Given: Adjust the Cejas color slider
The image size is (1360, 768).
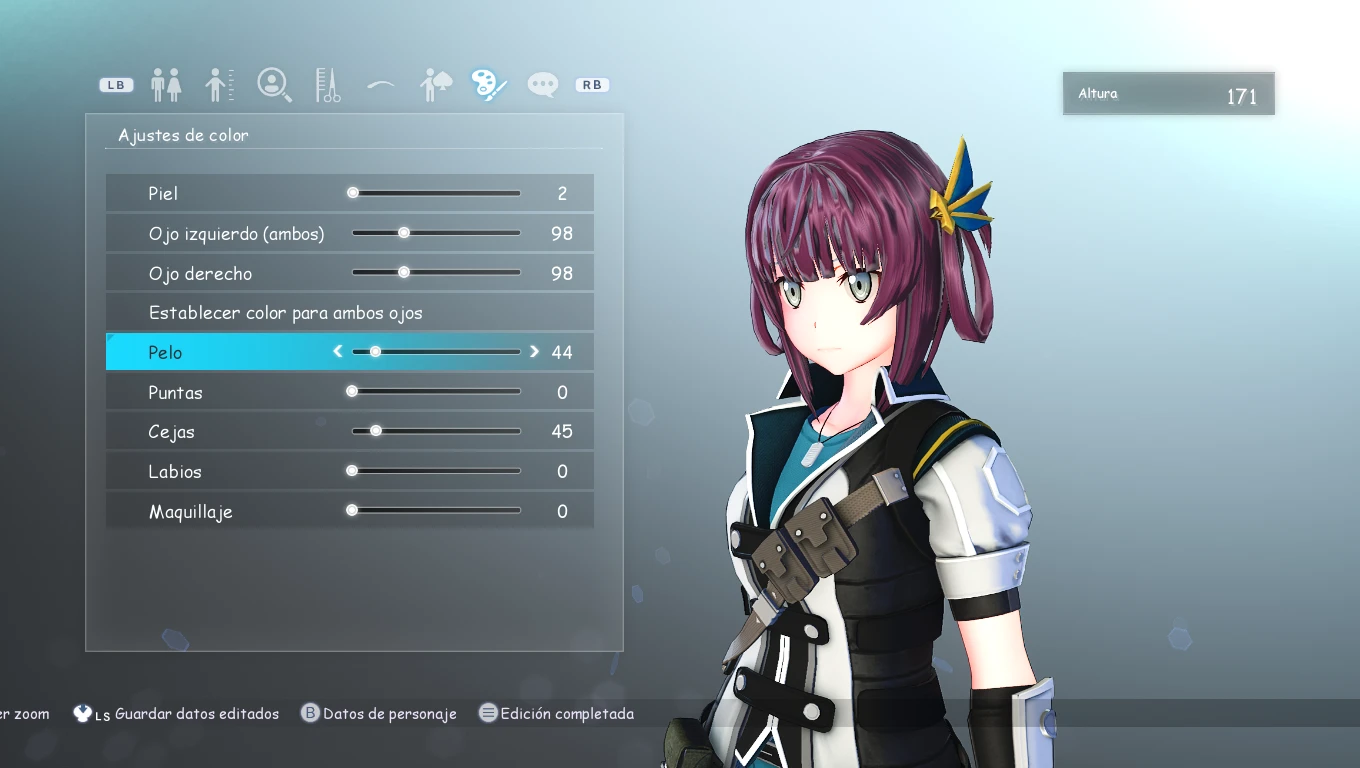Looking at the screenshot, I should (436, 431).
